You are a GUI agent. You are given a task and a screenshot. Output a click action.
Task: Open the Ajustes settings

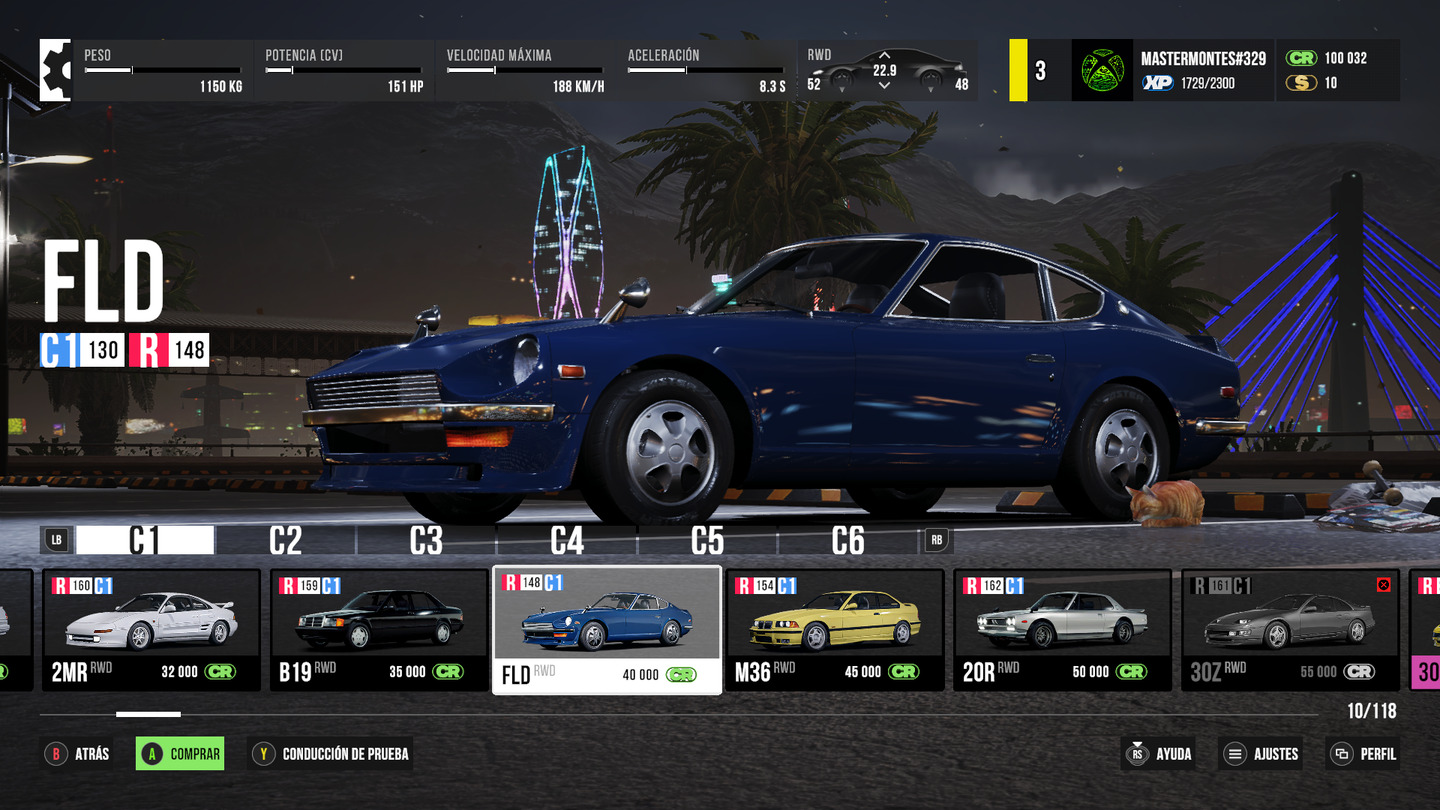(1262, 754)
